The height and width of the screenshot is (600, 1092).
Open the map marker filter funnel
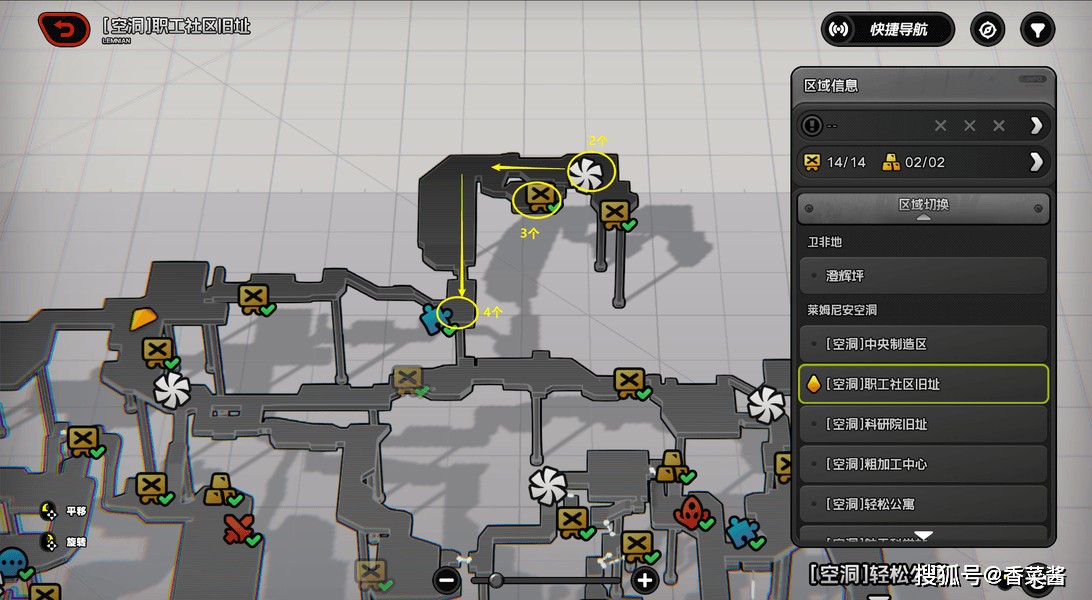pos(1037,30)
